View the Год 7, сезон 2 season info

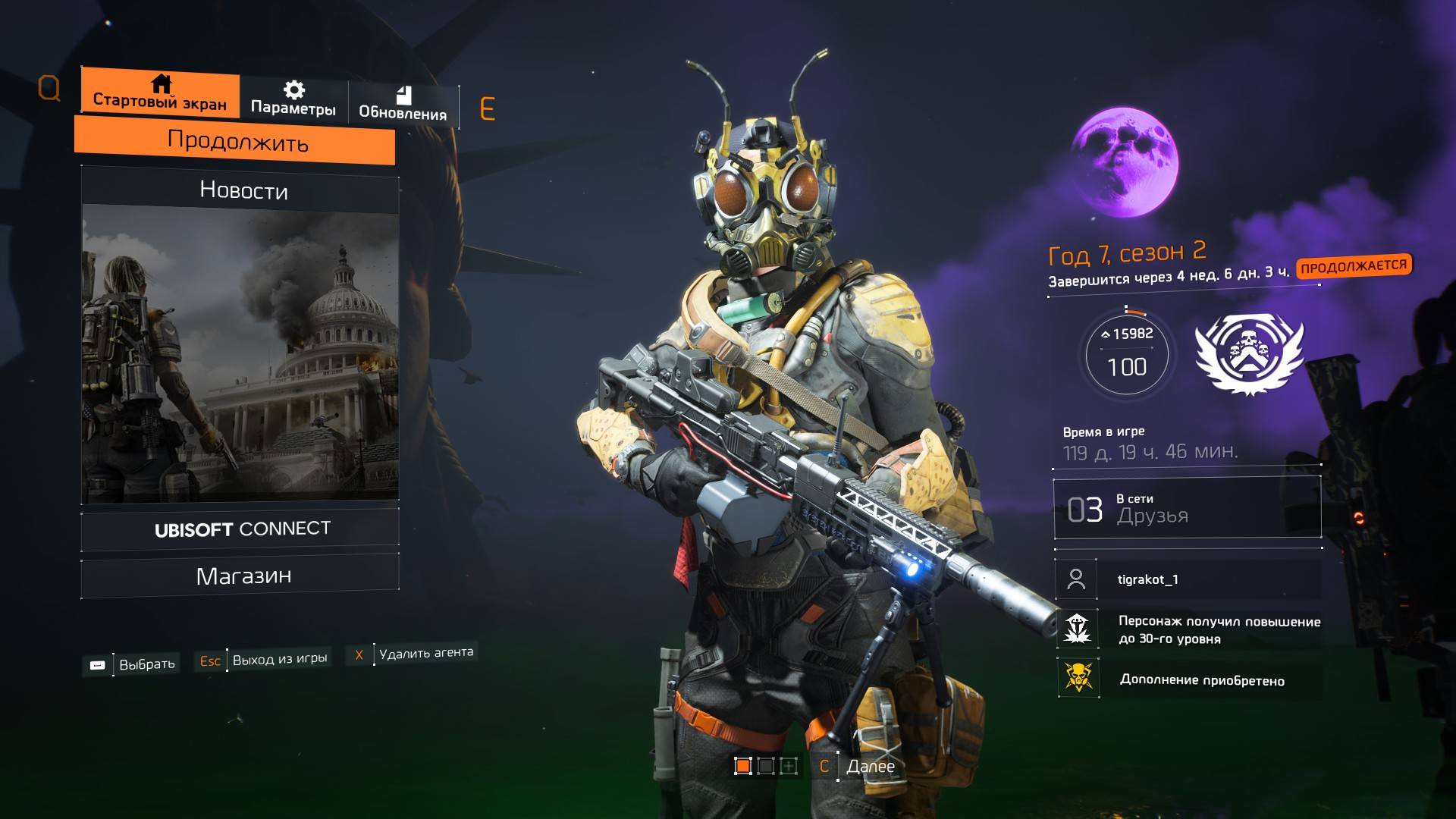point(1127,253)
